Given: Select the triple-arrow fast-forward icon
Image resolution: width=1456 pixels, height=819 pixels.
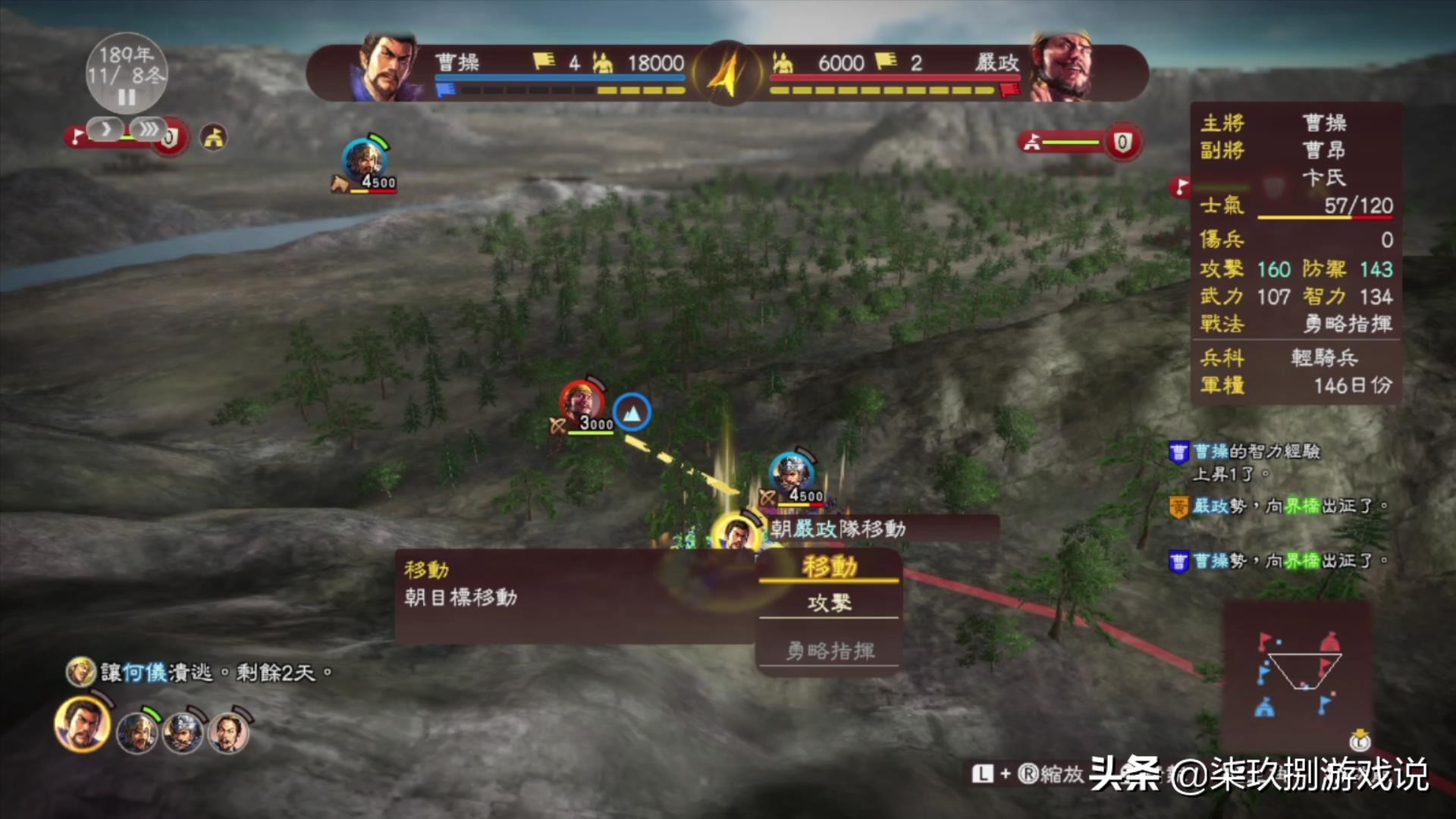Looking at the screenshot, I should point(149,129).
